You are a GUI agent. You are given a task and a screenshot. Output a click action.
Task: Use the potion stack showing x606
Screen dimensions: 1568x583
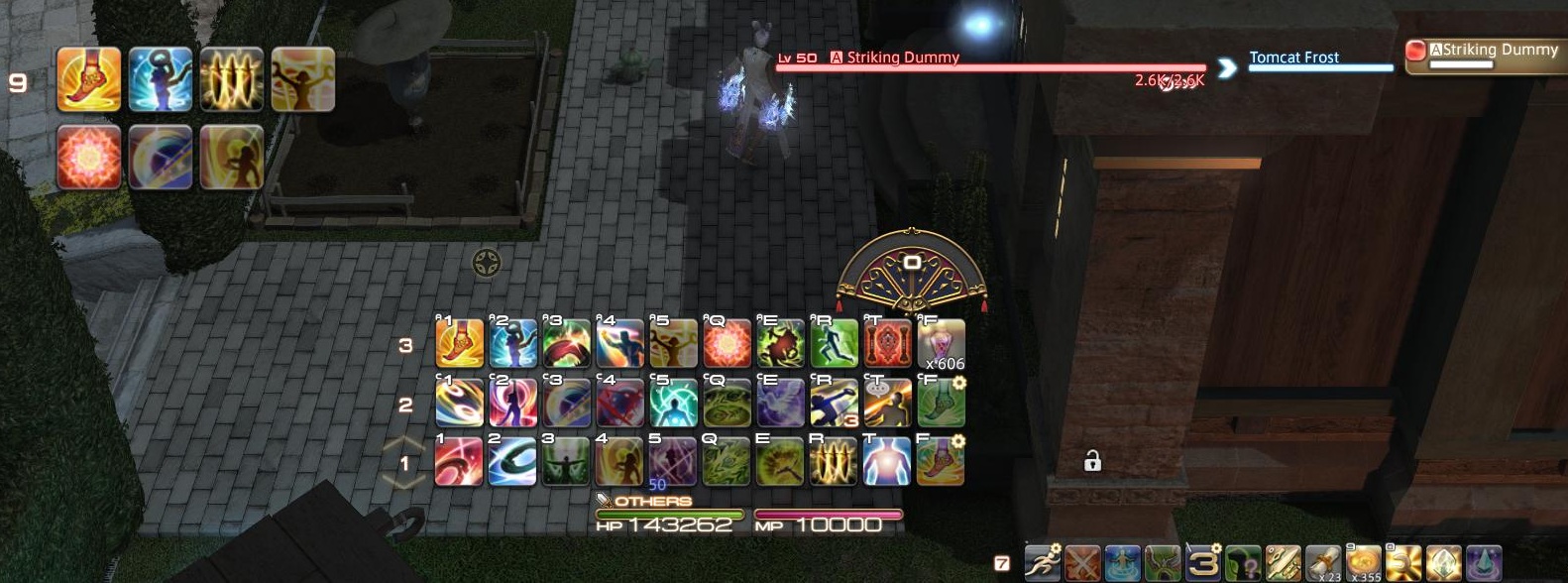[941, 344]
